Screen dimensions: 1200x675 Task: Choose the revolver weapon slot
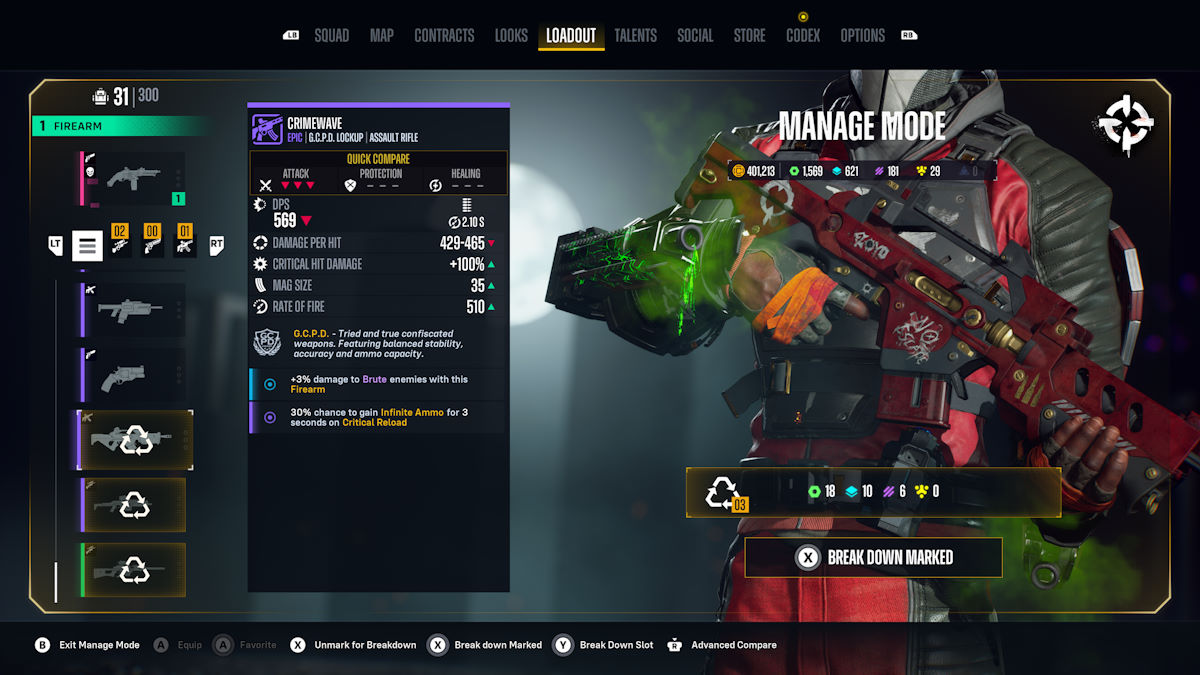[134, 375]
